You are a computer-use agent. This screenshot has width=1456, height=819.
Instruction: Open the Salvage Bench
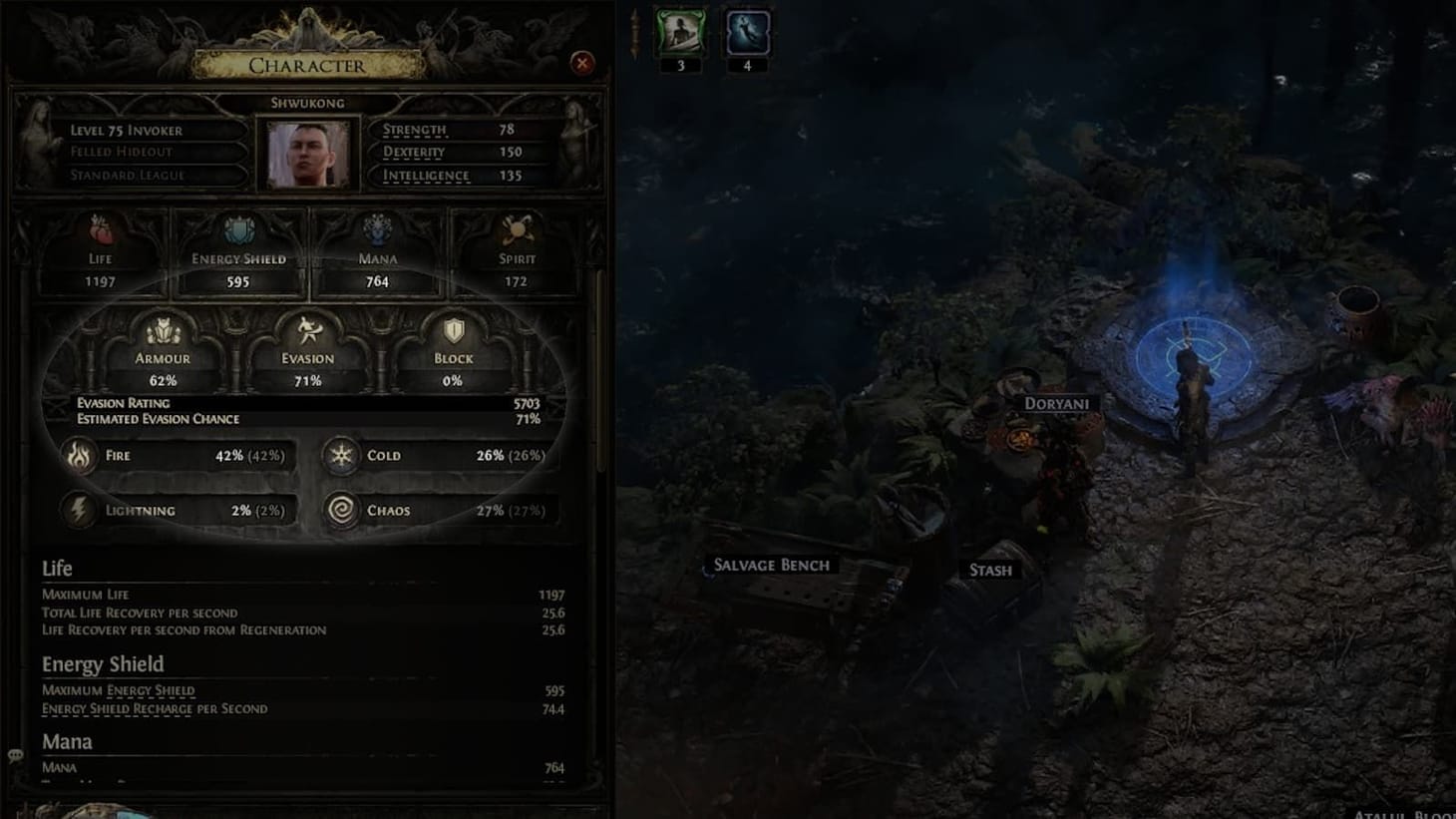770,565
